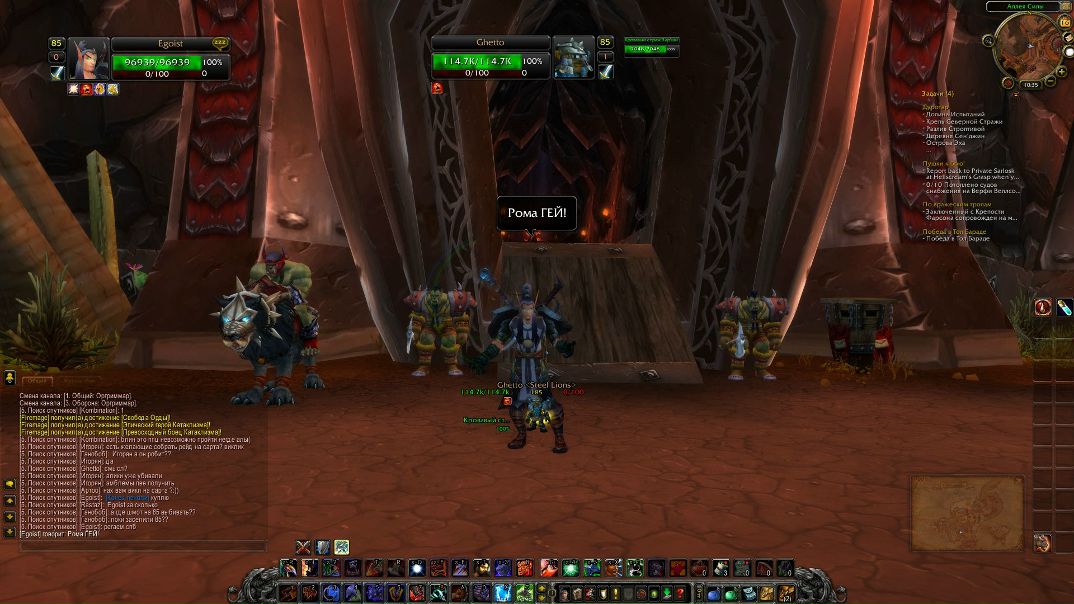The height and width of the screenshot is (604, 1074).
Task: Activate the glowing lightning ability on bottom bar
Action: tap(502, 593)
